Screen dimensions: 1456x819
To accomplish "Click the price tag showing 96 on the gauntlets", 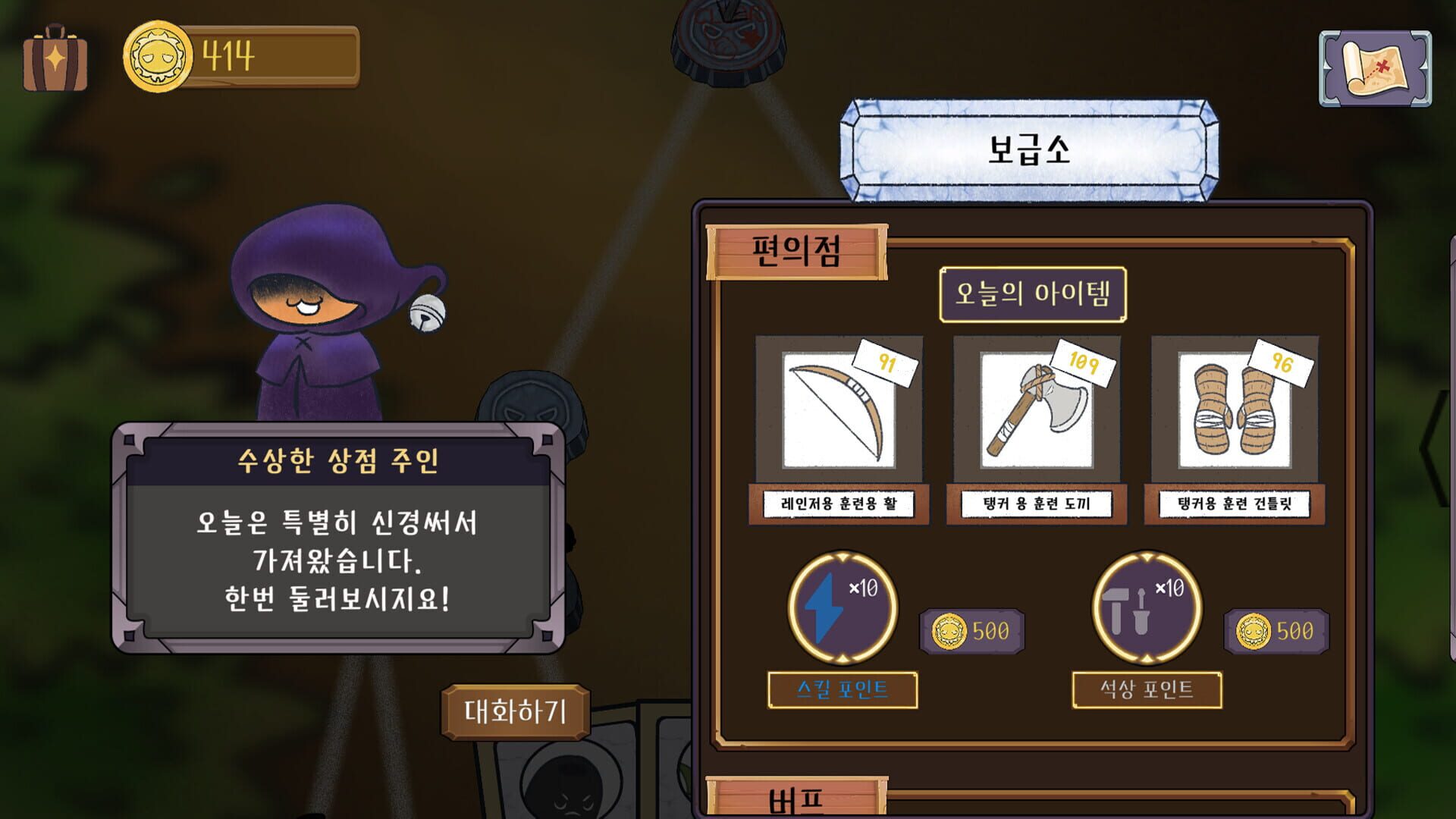I will tap(1285, 362).
